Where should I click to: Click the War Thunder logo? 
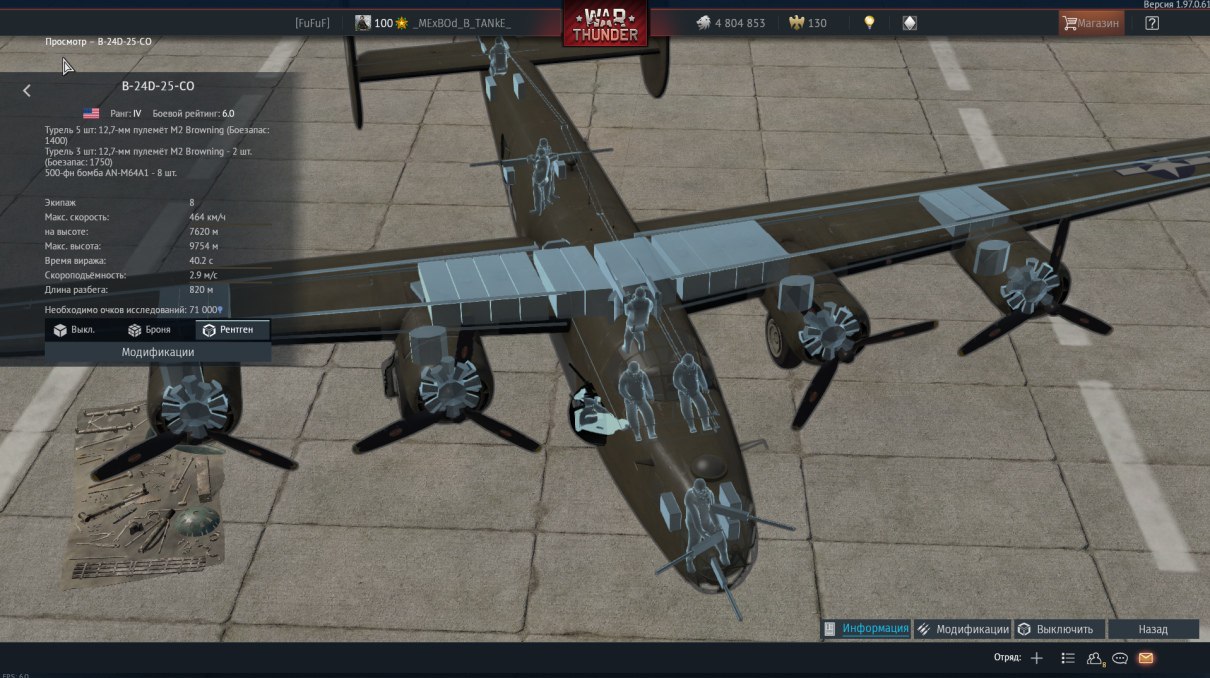[x=604, y=24]
